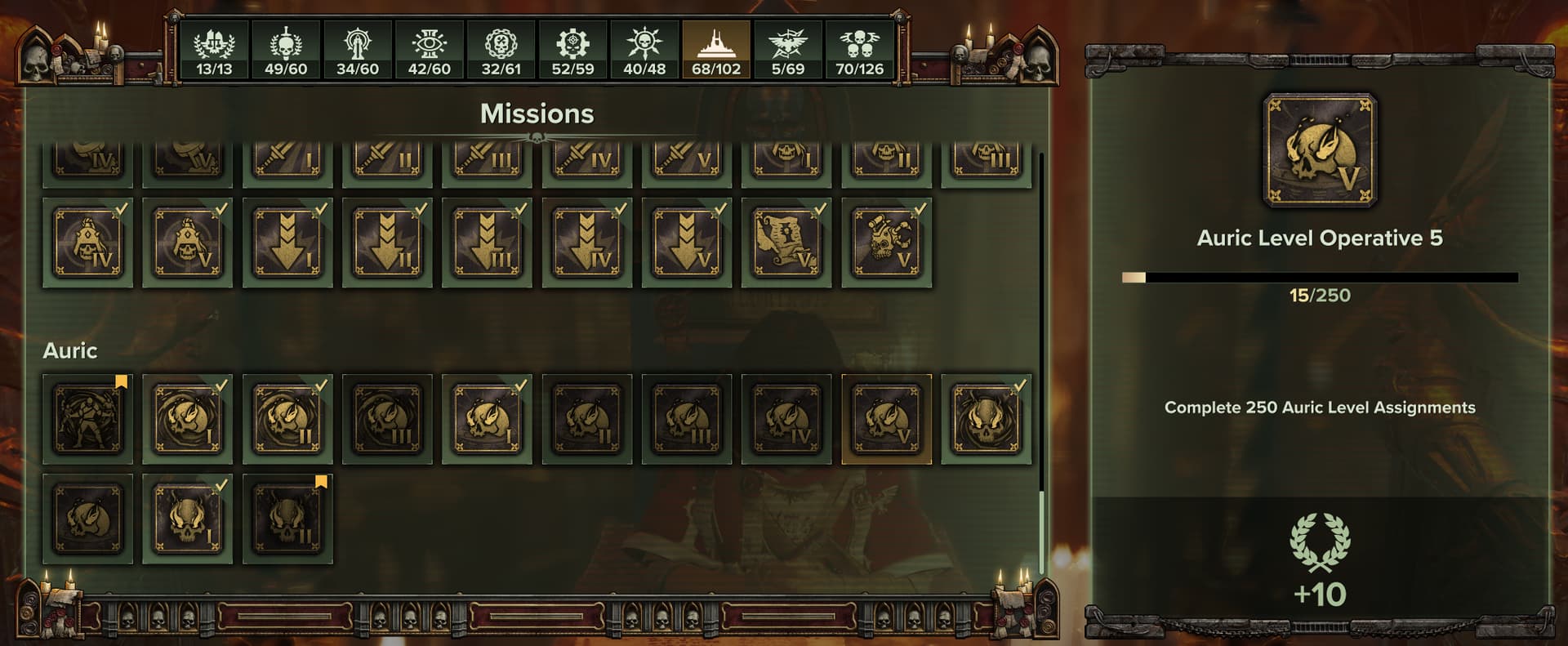Open the 49/60 skull wreath tab

click(286, 51)
